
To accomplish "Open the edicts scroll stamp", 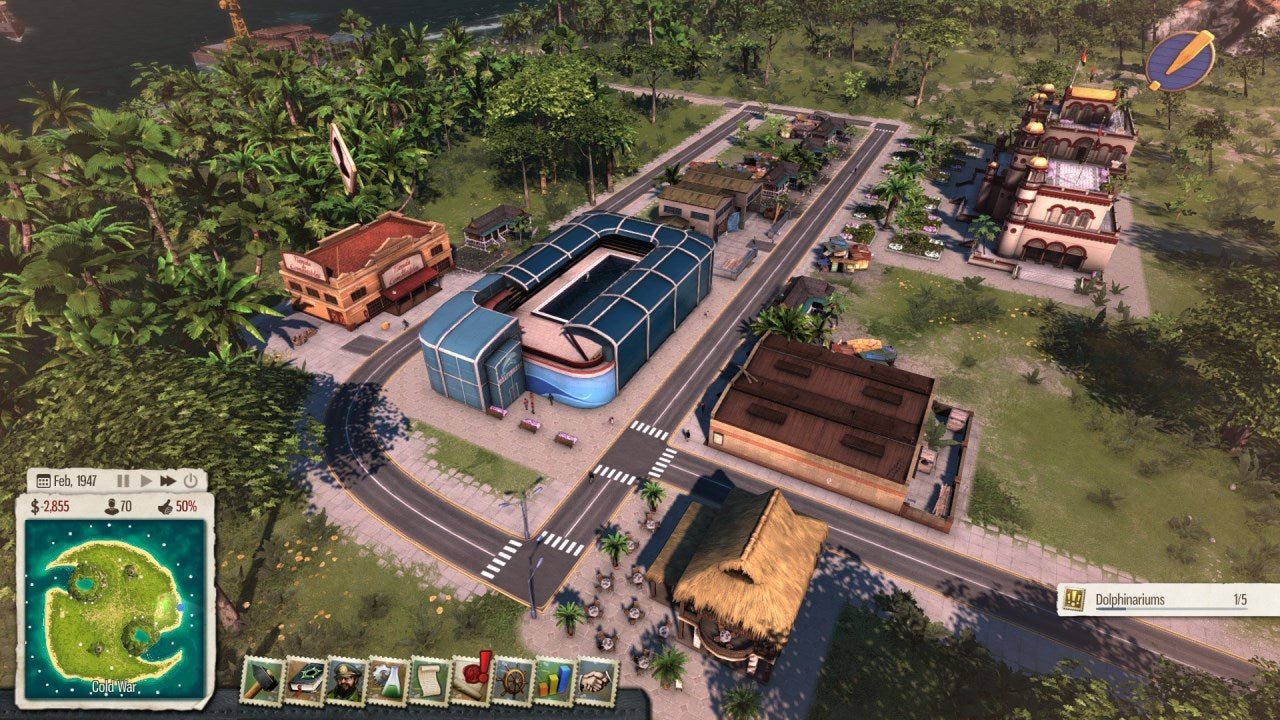I will [x=429, y=680].
